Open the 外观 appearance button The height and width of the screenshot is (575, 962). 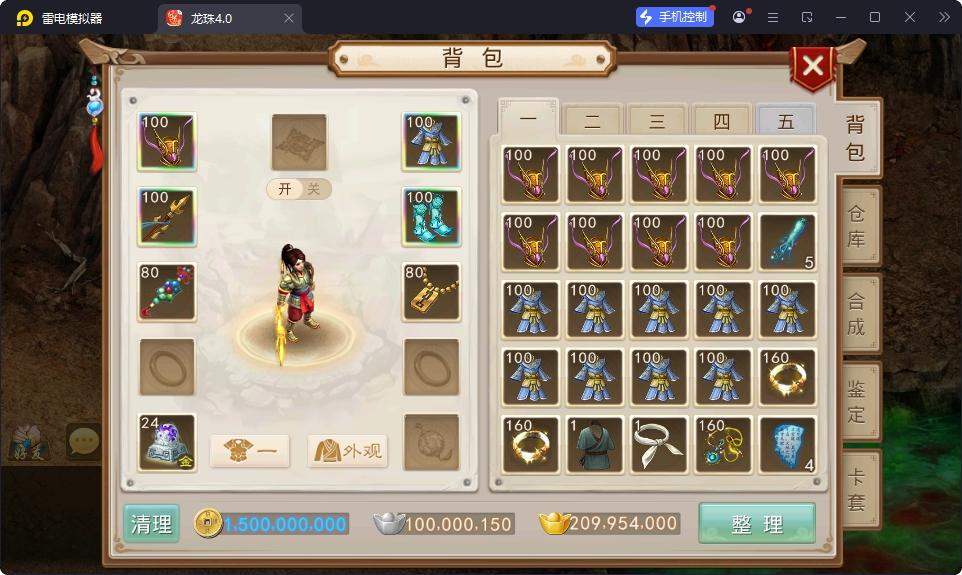pos(347,451)
